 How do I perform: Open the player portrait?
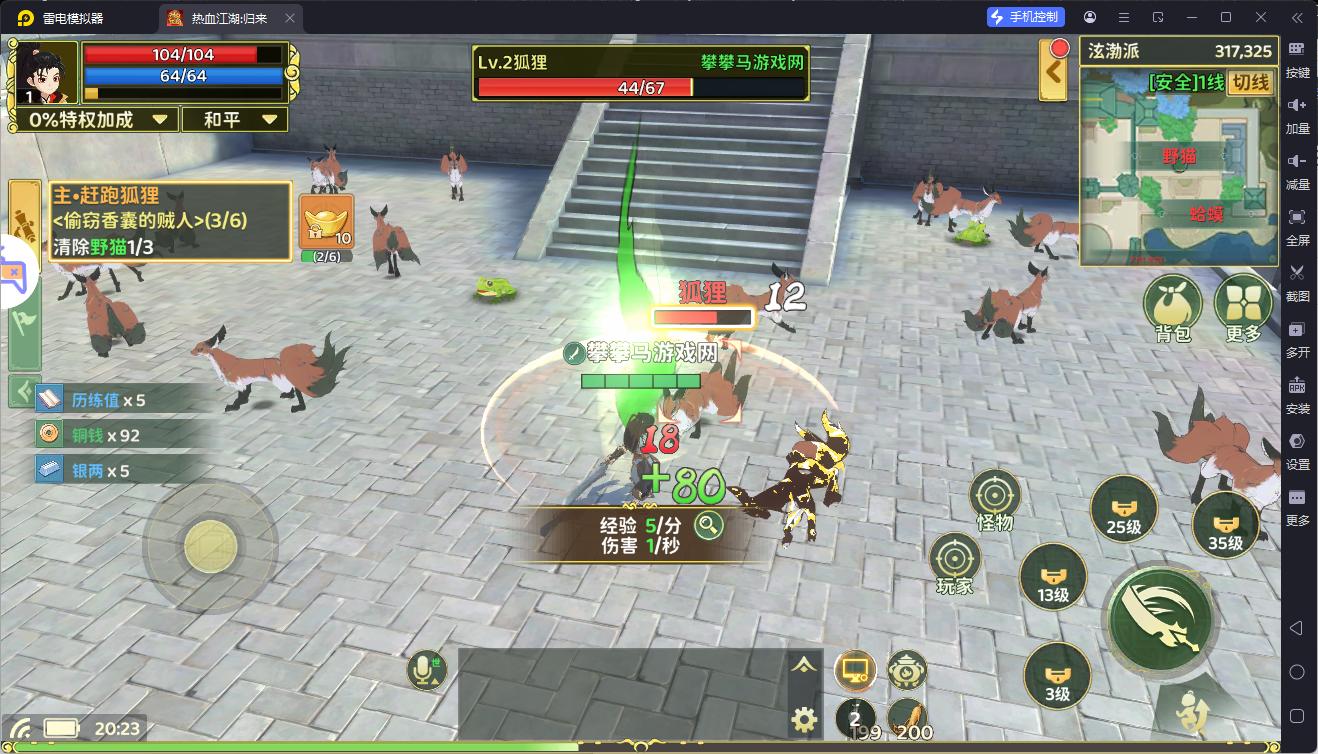tap(46, 72)
